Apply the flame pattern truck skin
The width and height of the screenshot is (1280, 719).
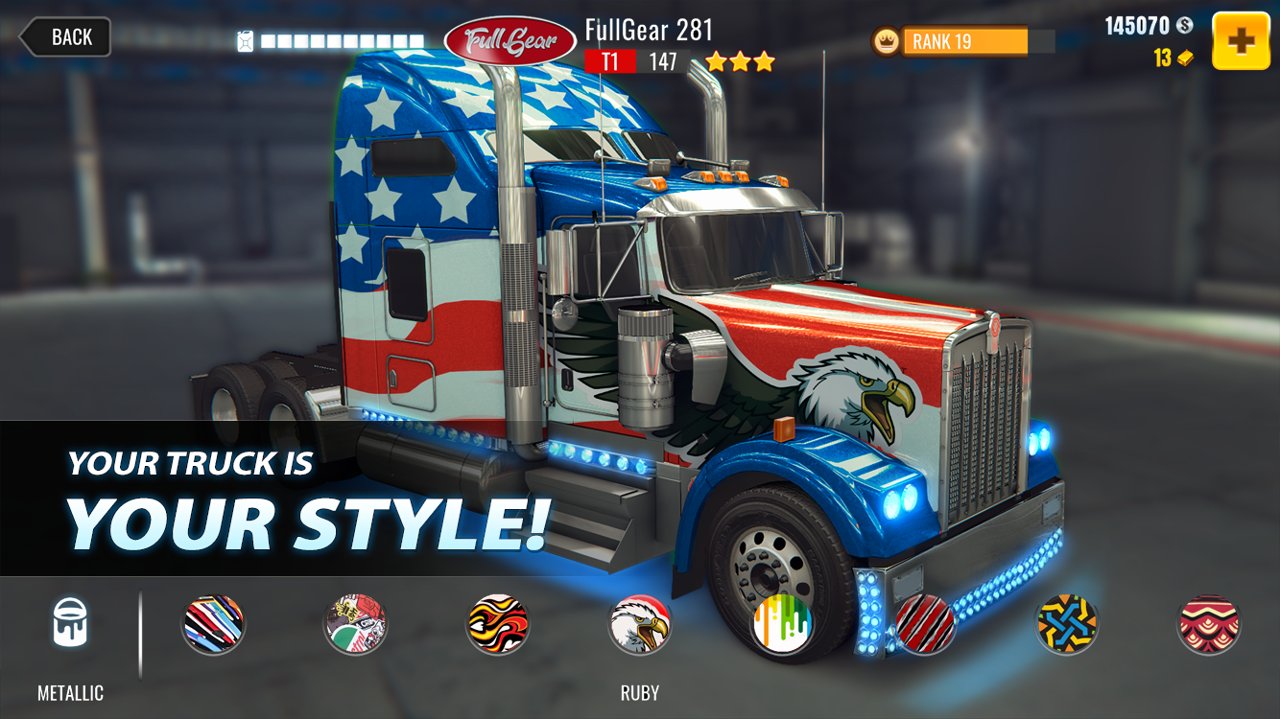497,624
